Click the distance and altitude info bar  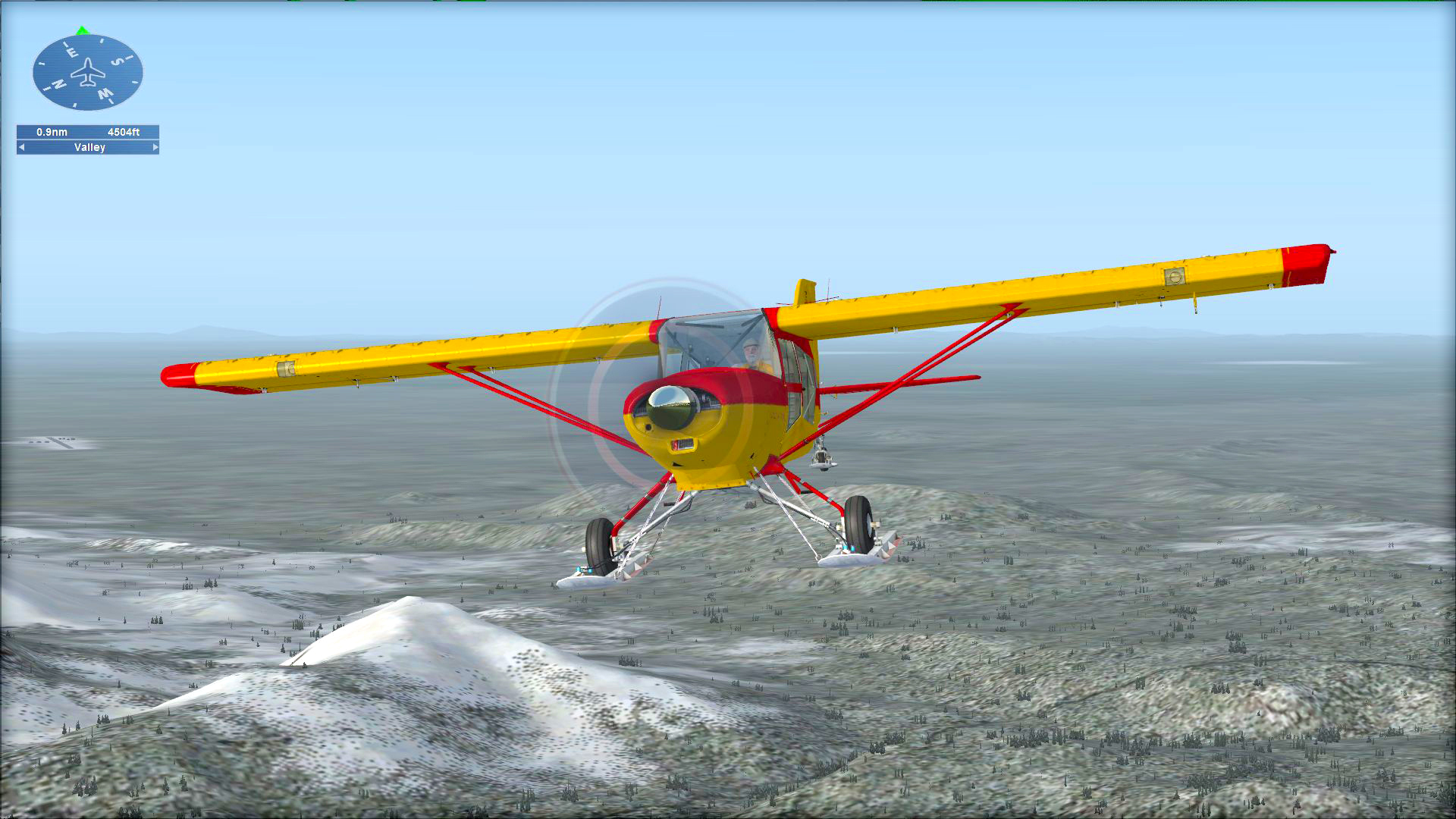point(87,132)
